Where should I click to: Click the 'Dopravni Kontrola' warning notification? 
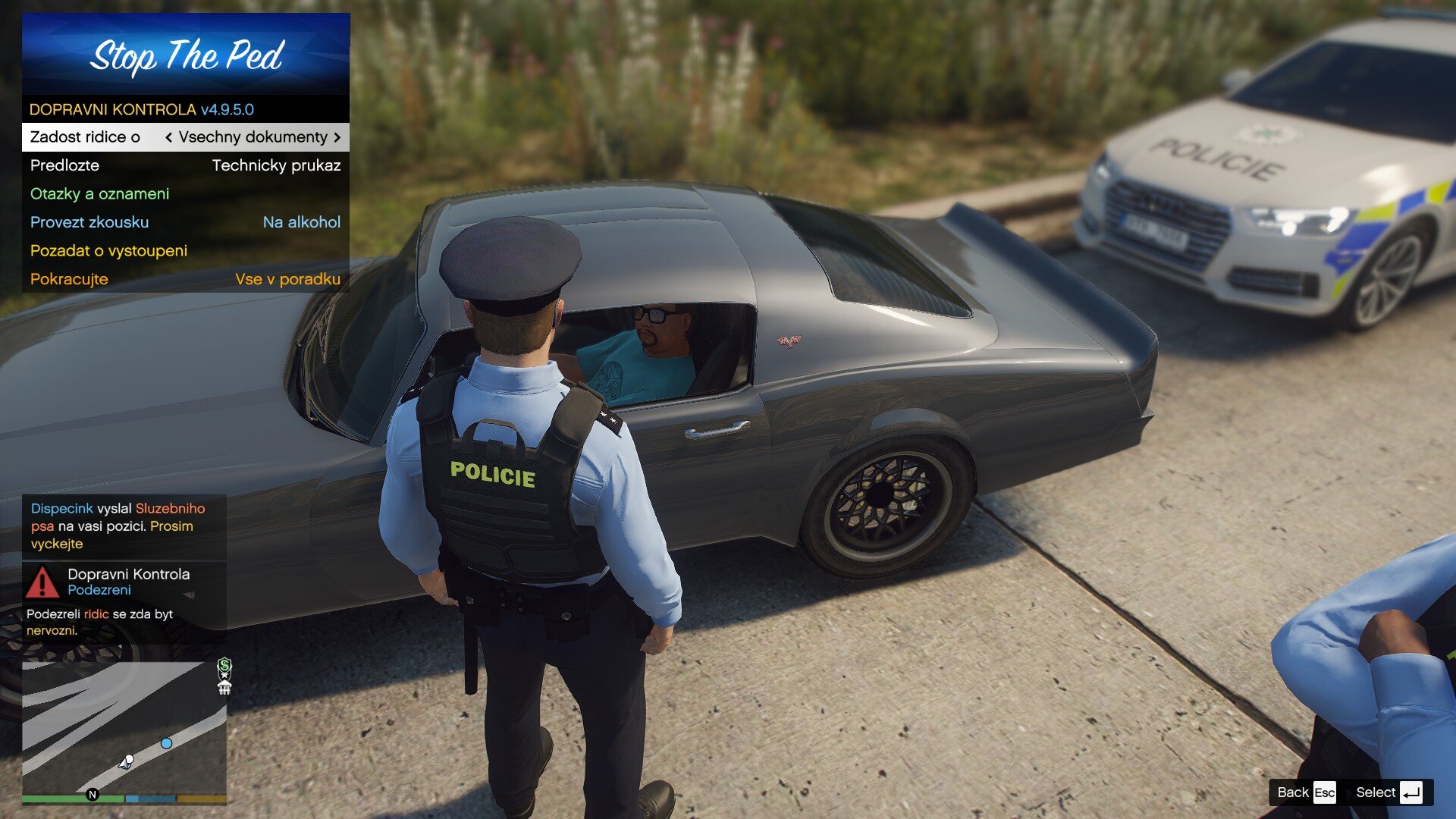pyautogui.click(x=124, y=602)
